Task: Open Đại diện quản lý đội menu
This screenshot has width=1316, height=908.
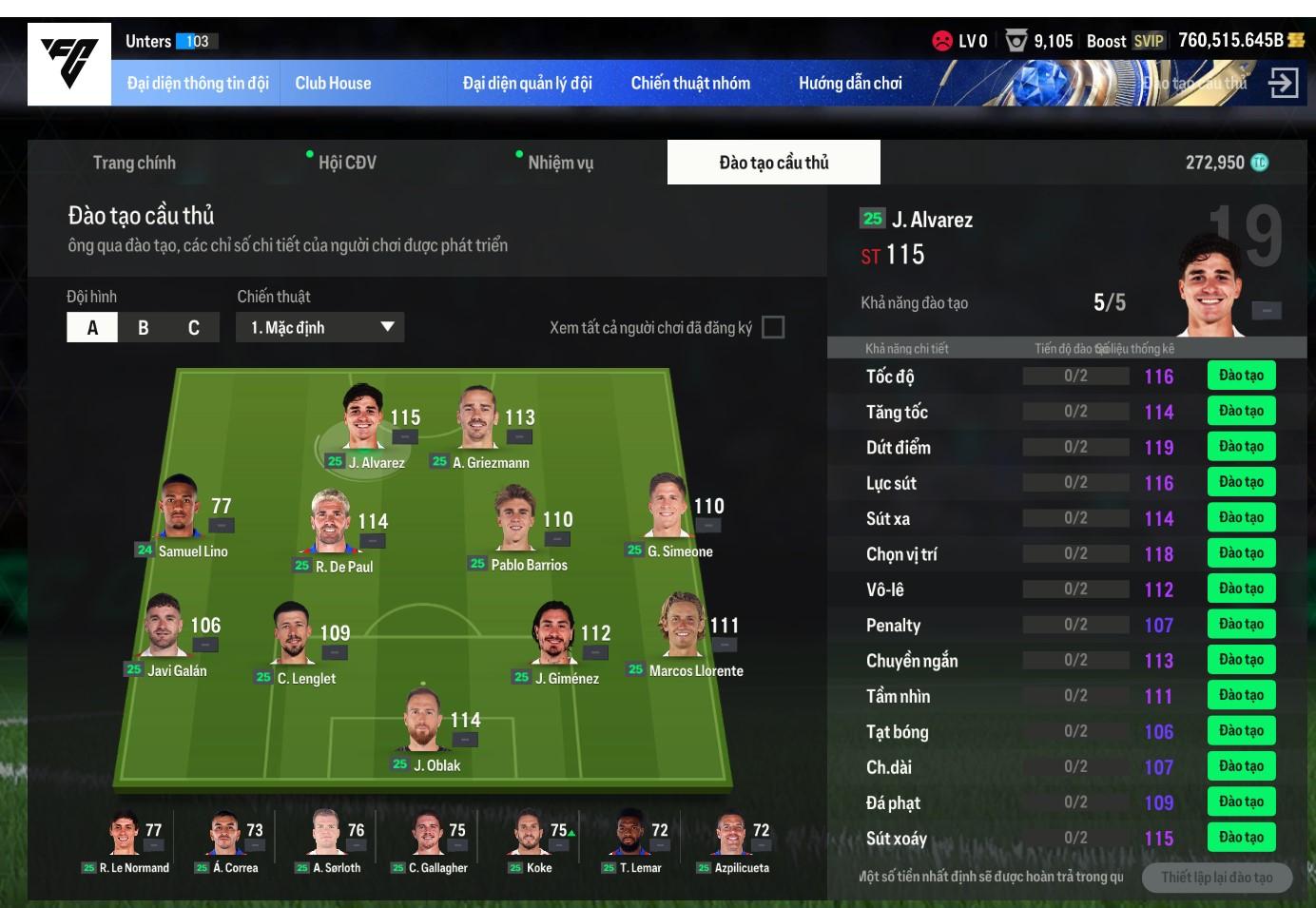Action: [x=527, y=84]
